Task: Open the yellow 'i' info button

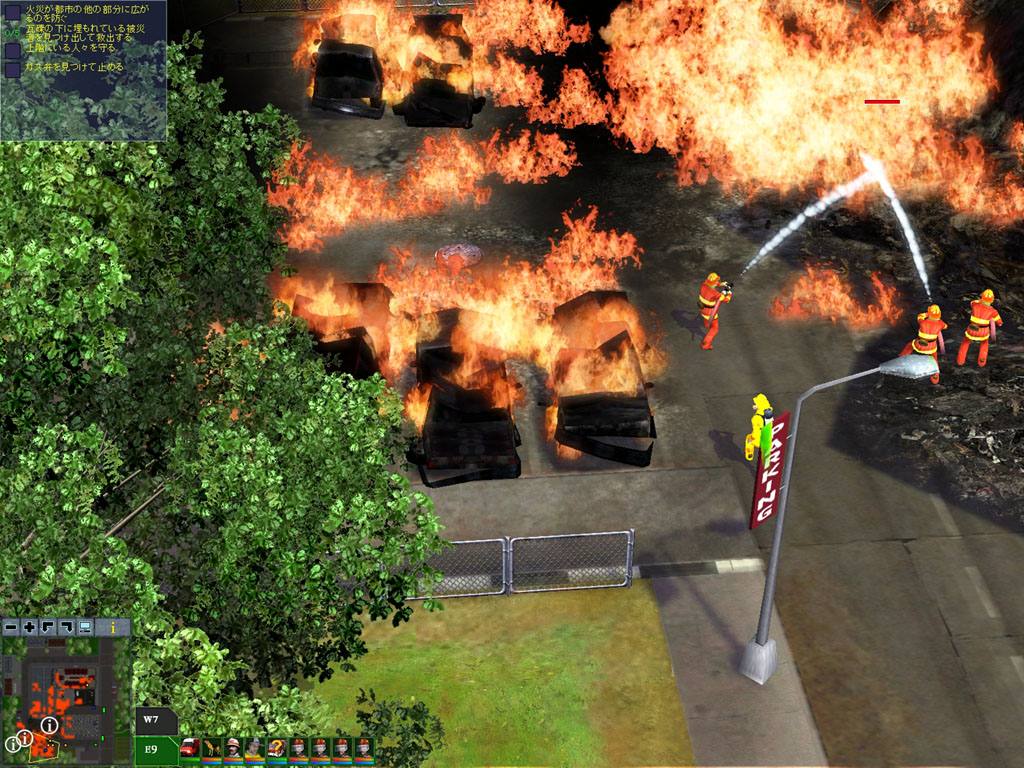Action: coord(115,627)
